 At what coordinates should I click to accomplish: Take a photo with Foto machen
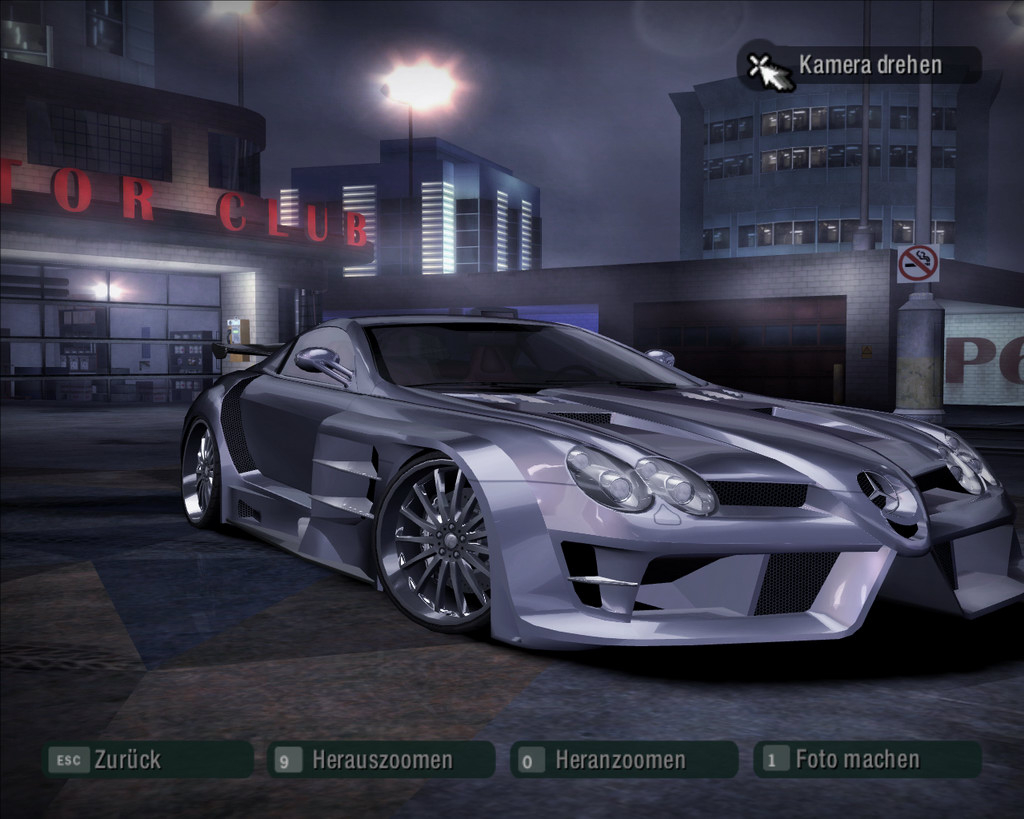(866, 760)
